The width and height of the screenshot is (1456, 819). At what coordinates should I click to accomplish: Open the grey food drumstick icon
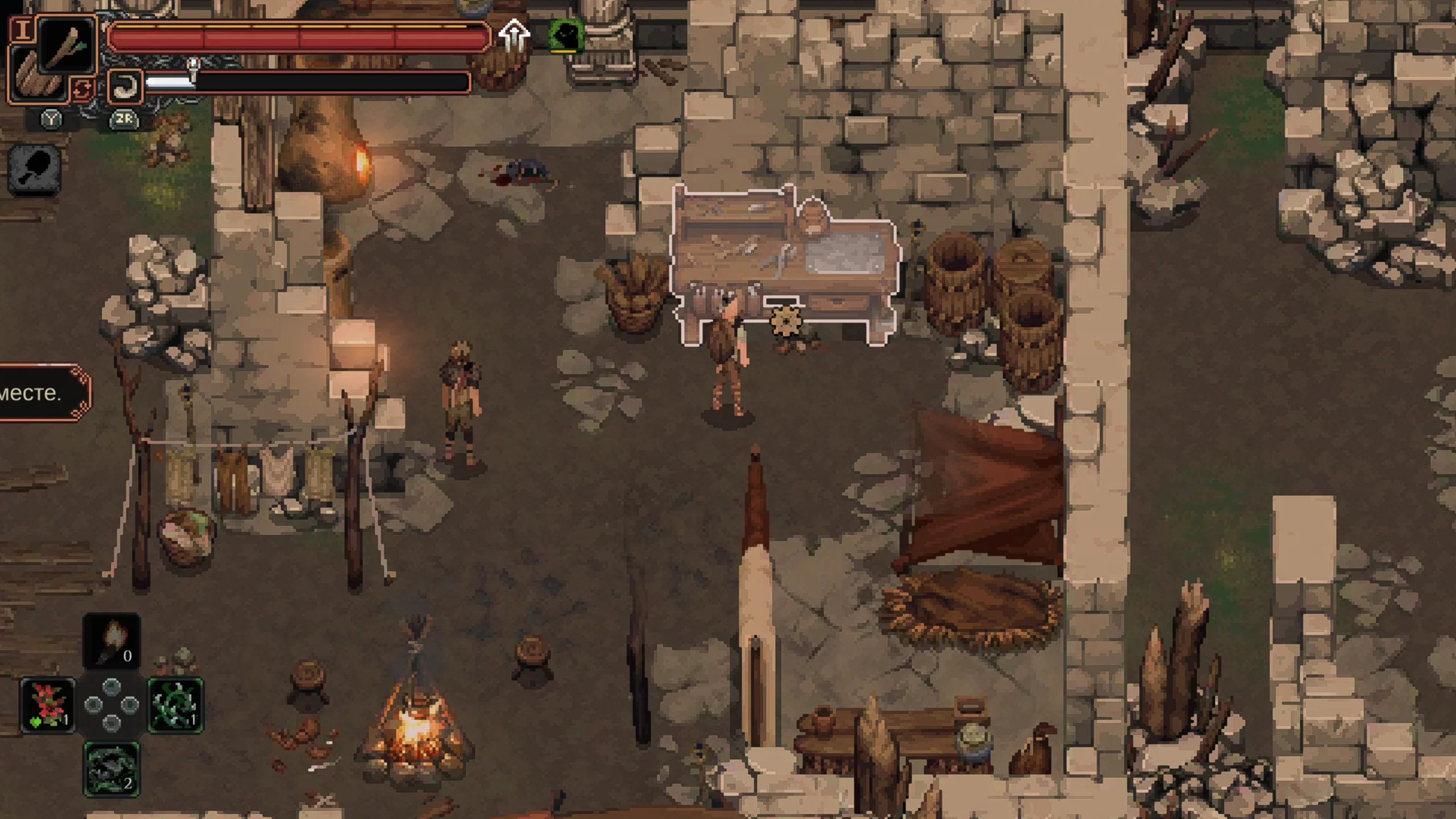pyautogui.click(x=35, y=169)
